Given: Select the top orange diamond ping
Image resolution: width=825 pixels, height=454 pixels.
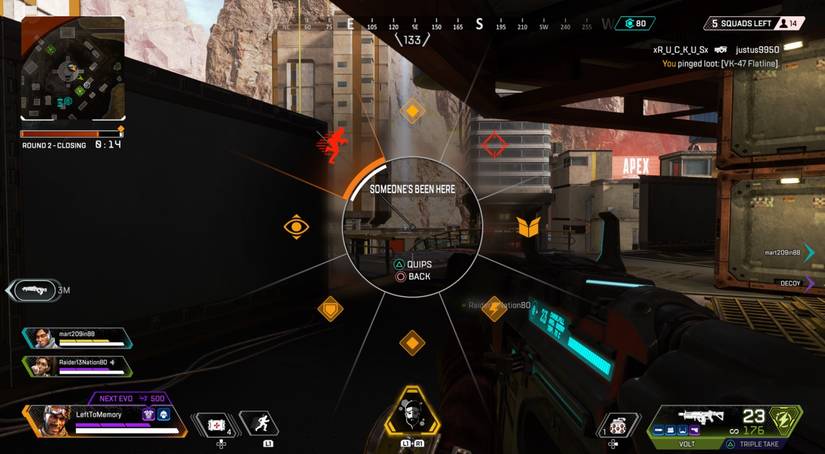Looking at the screenshot, I should (x=412, y=112).
